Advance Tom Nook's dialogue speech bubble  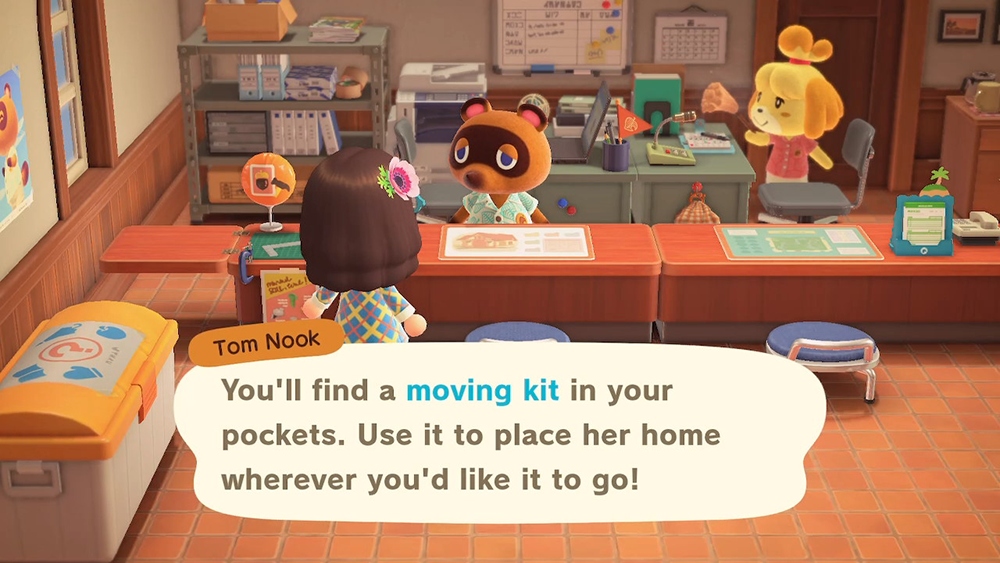coord(500,435)
